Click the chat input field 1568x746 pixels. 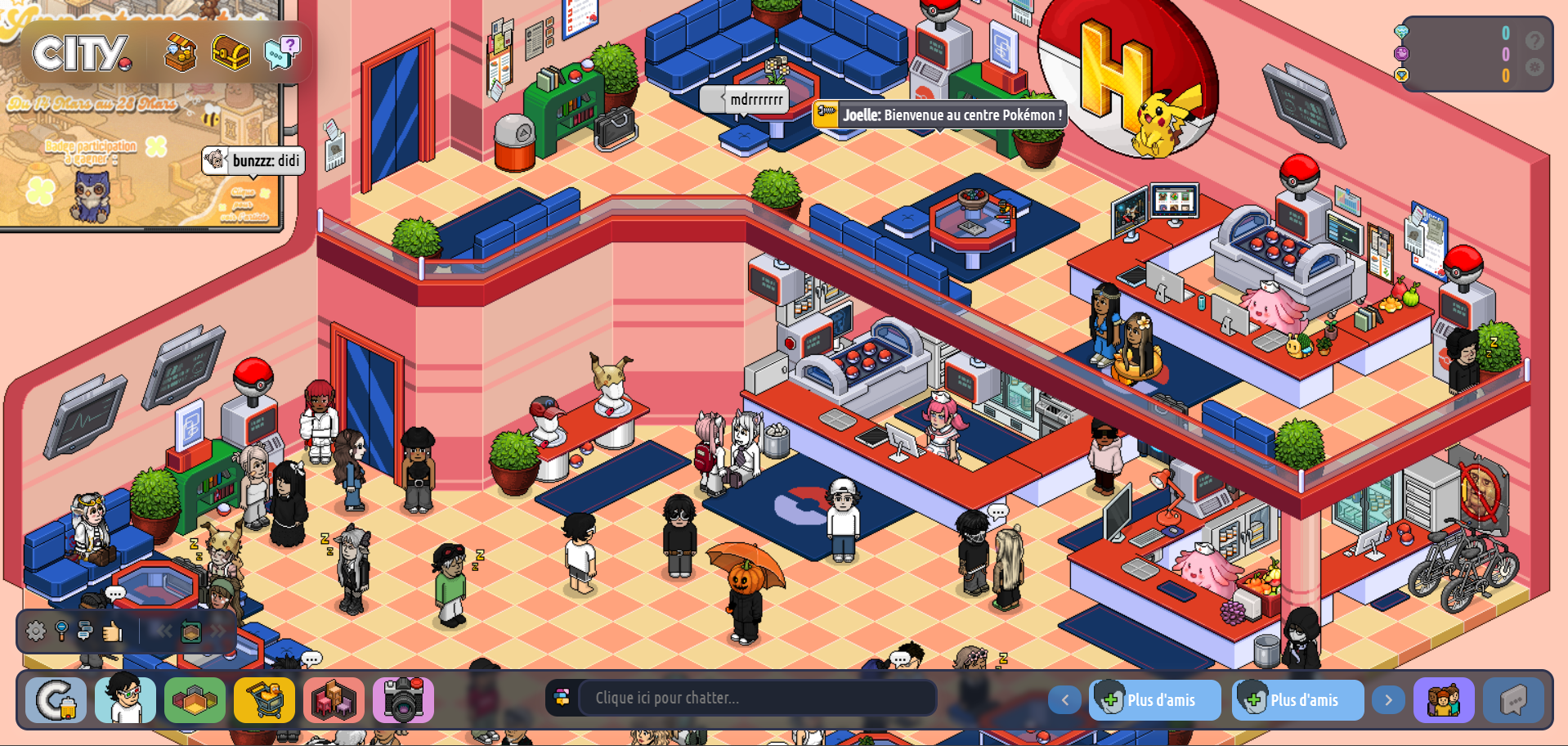[x=756, y=698]
